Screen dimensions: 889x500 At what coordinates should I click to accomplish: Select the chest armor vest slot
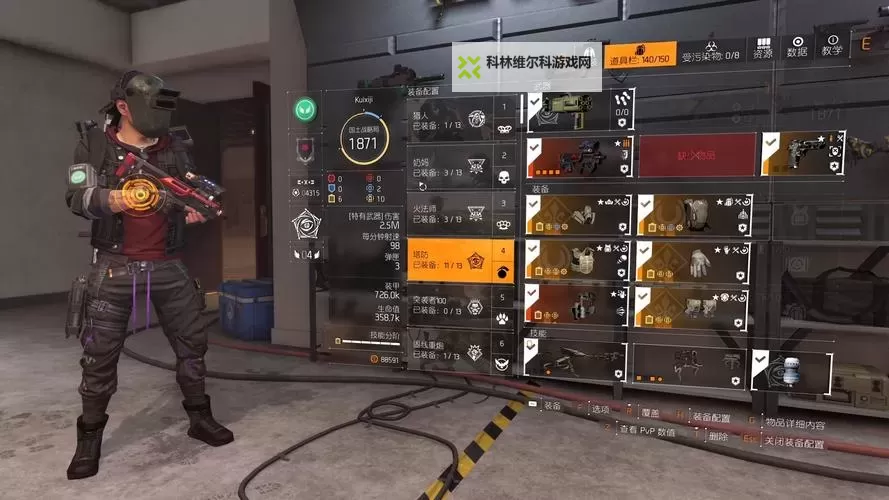[581, 261]
